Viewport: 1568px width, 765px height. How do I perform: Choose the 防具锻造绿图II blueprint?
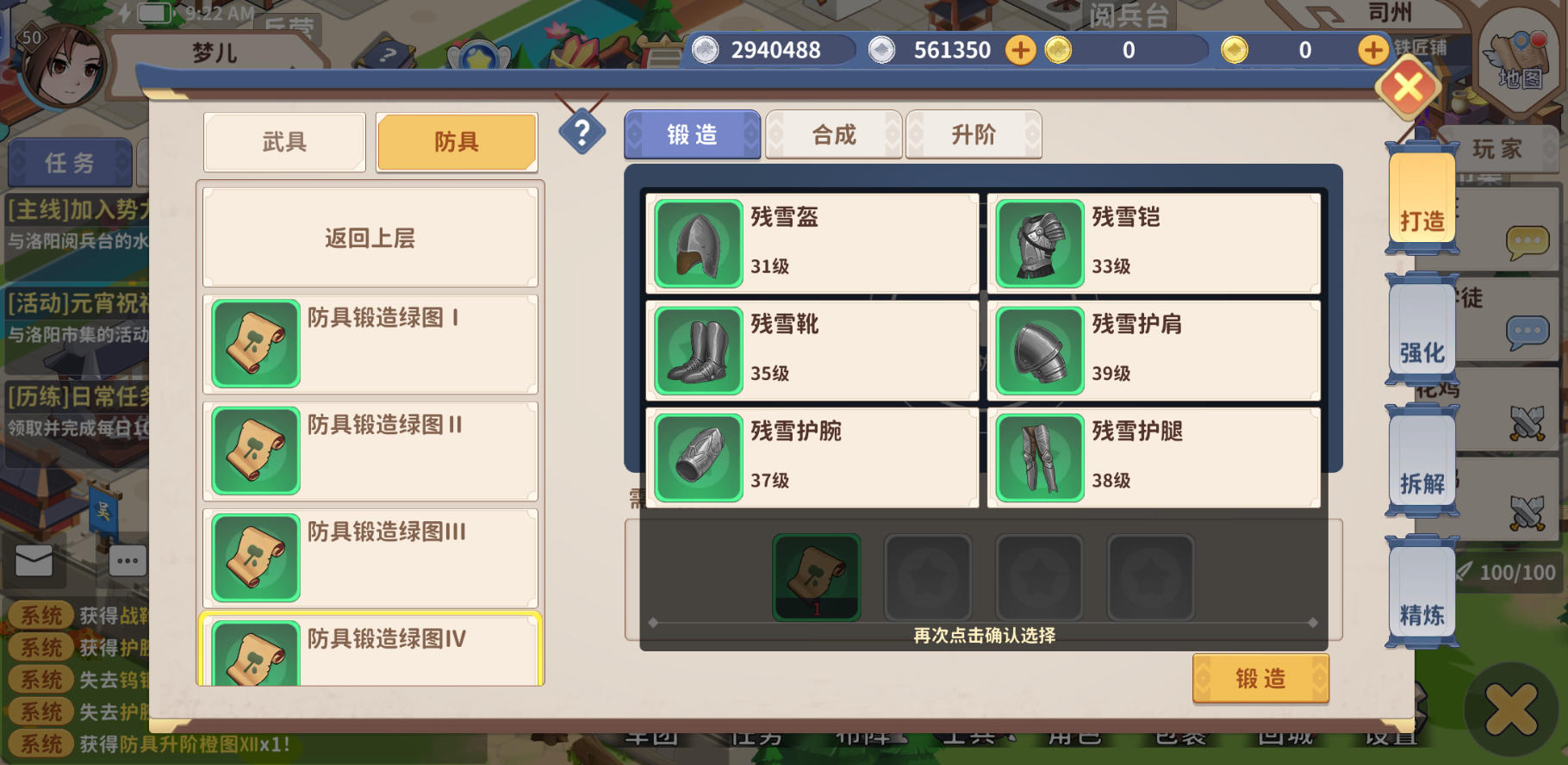pyautogui.click(x=370, y=450)
